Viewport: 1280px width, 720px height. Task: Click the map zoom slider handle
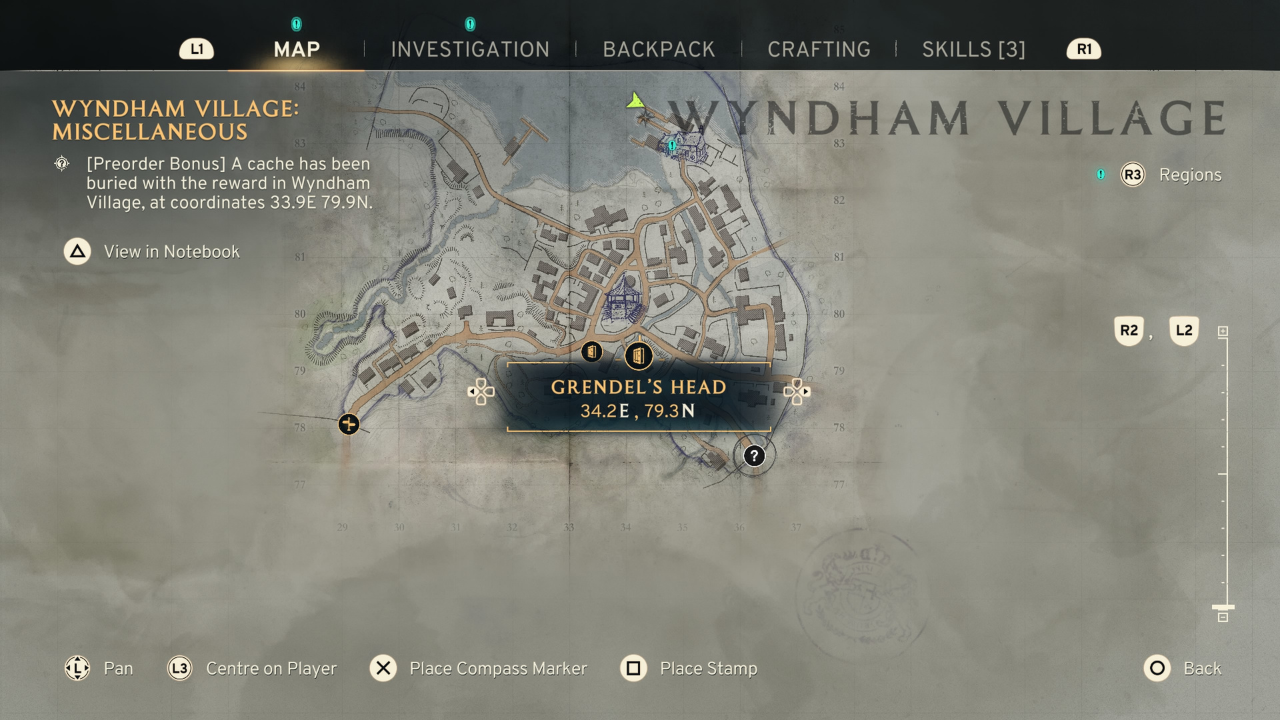click(x=1223, y=607)
